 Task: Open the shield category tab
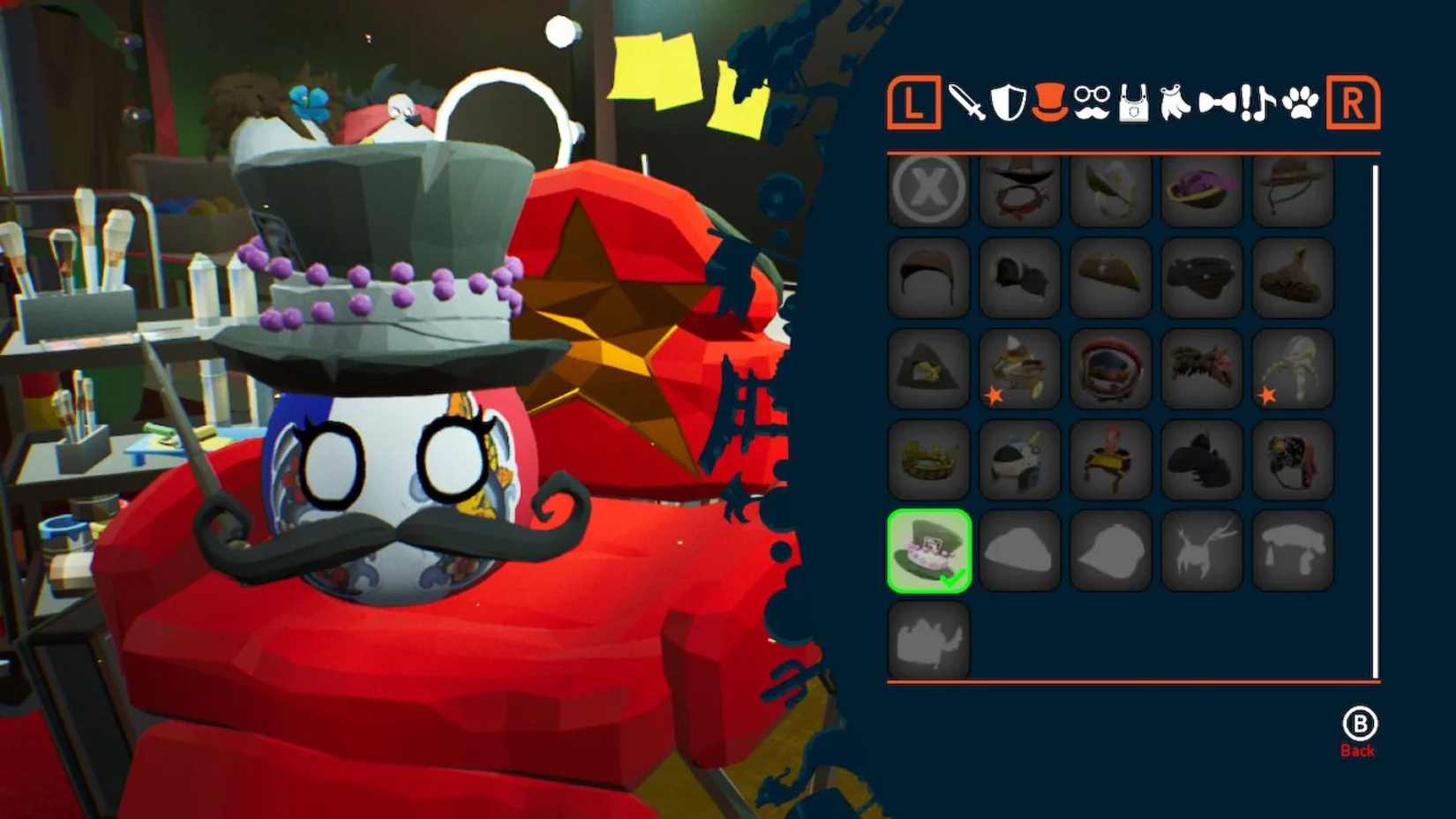click(x=1008, y=103)
